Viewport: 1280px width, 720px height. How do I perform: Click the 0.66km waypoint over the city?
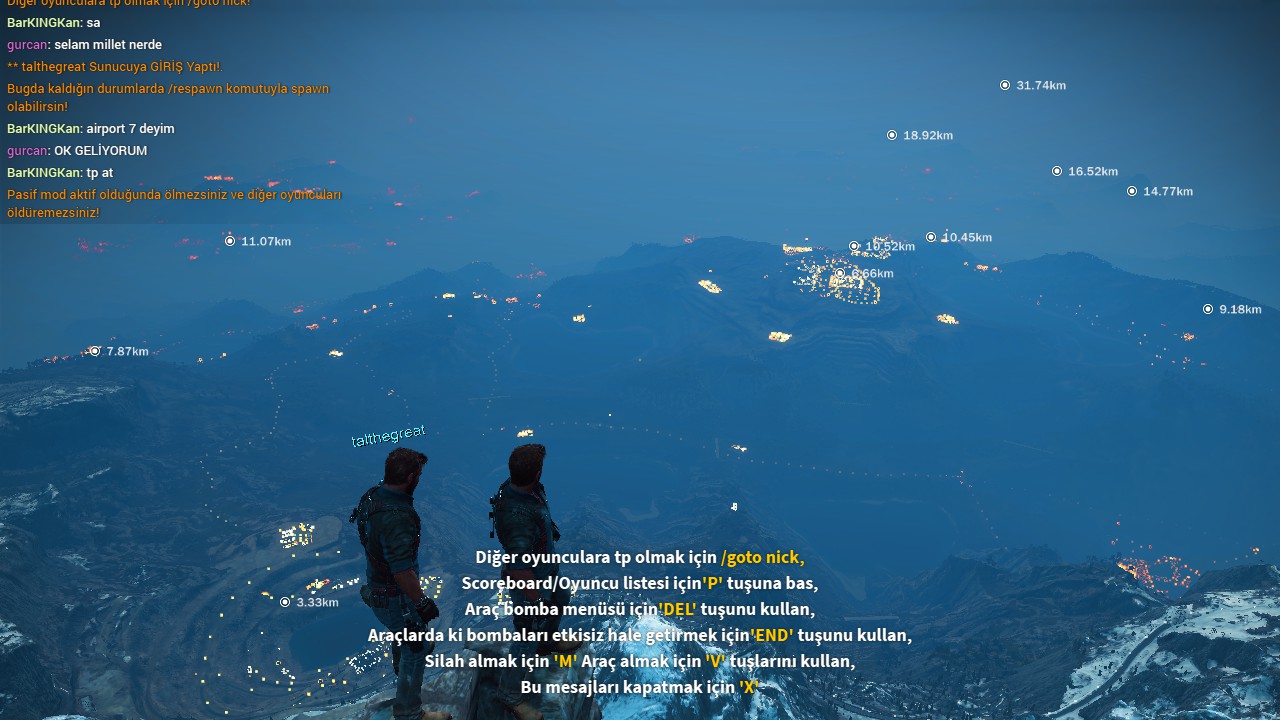[841, 272]
